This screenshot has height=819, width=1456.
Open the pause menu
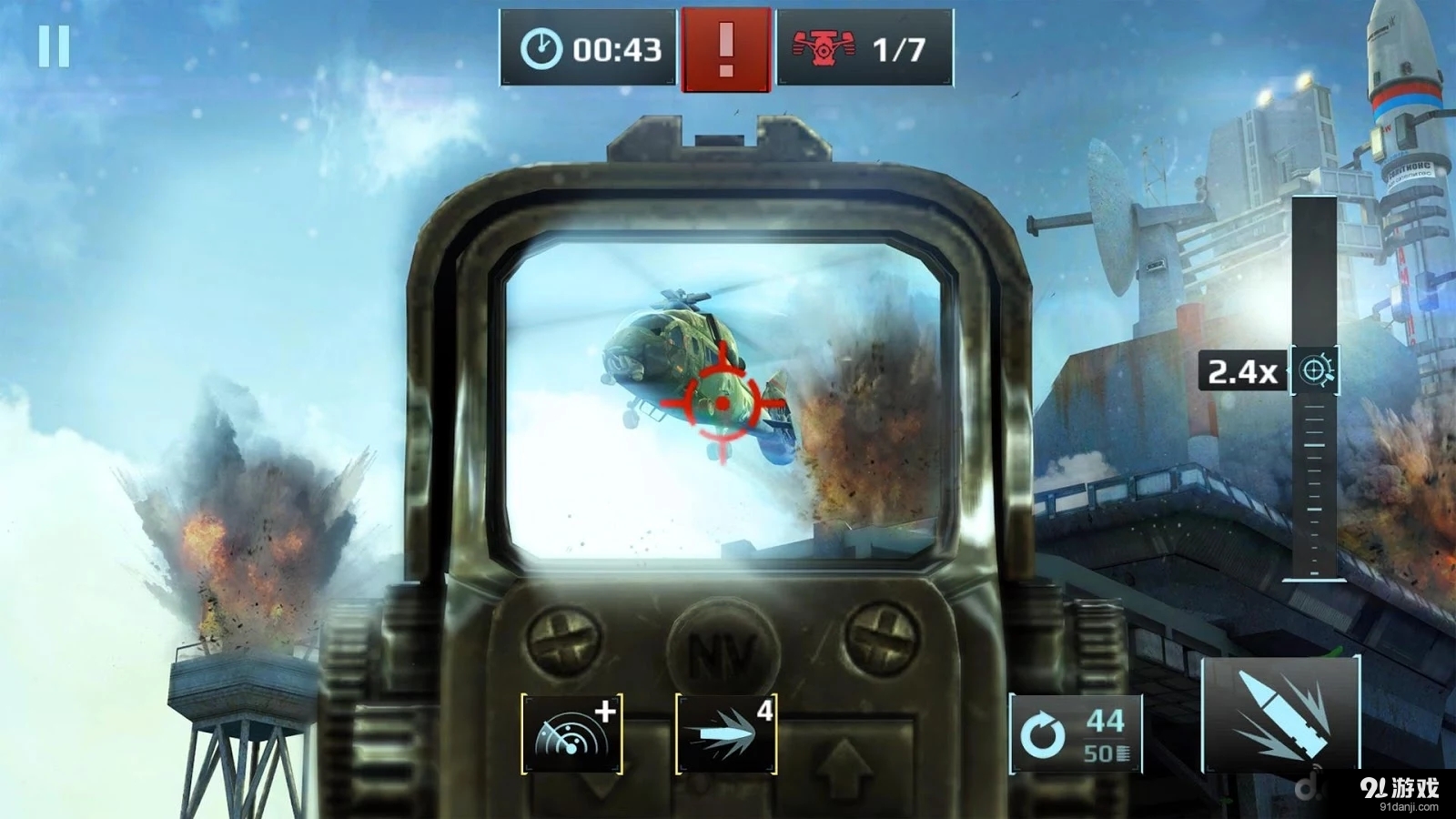point(55,47)
